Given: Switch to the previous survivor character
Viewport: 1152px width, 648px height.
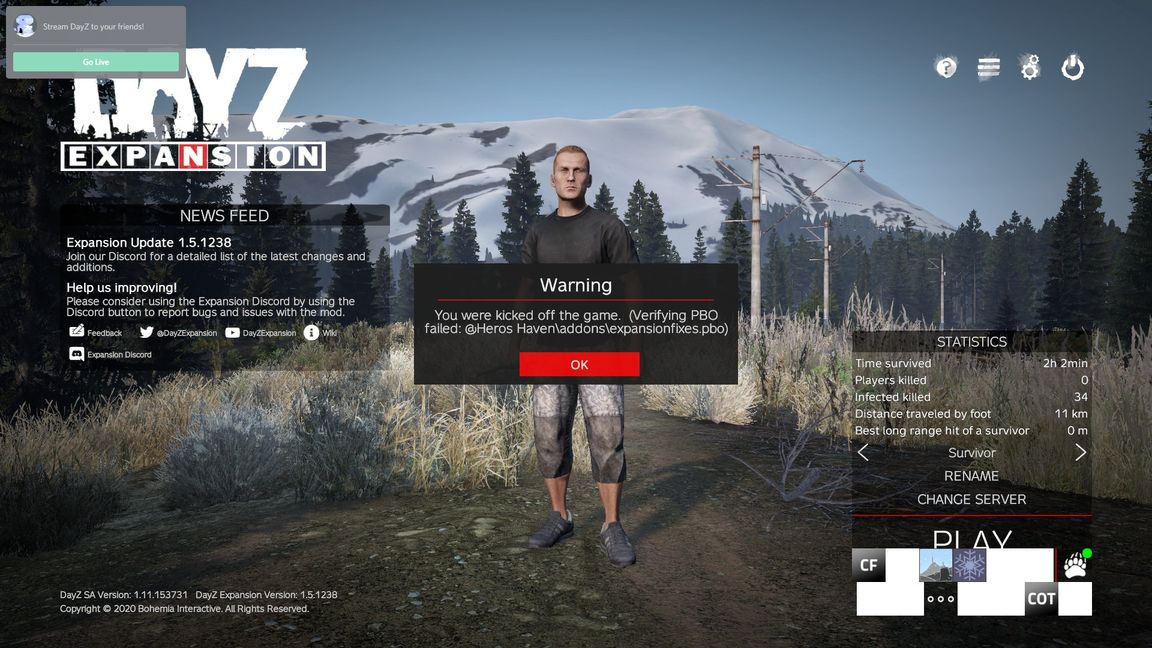Looking at the screenshot, I should click(x=863, y=453).
